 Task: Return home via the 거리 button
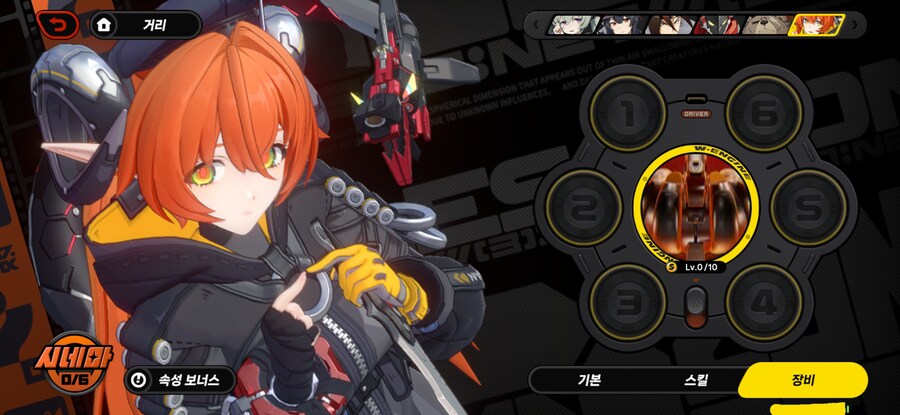146,25
